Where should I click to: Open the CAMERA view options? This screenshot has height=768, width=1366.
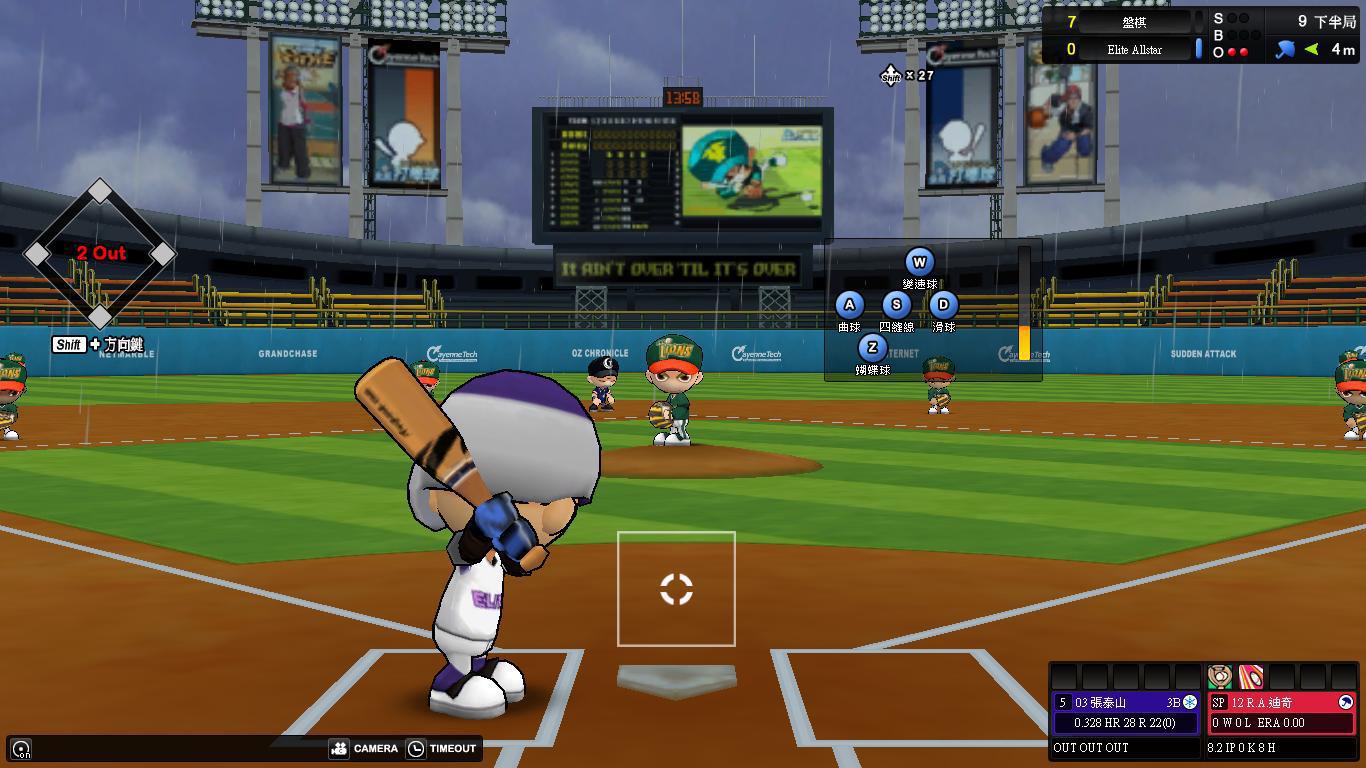[364, 748]
